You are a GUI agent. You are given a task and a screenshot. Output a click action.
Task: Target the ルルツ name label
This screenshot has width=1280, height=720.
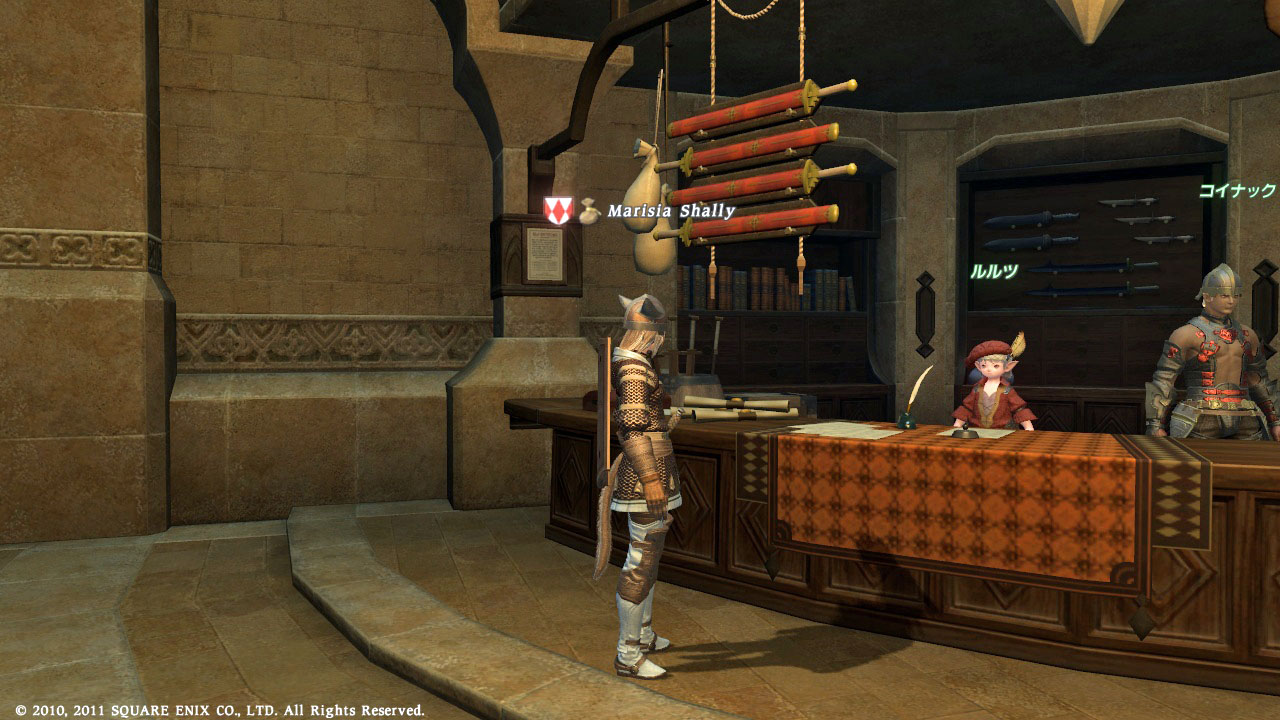click(993, 270)
